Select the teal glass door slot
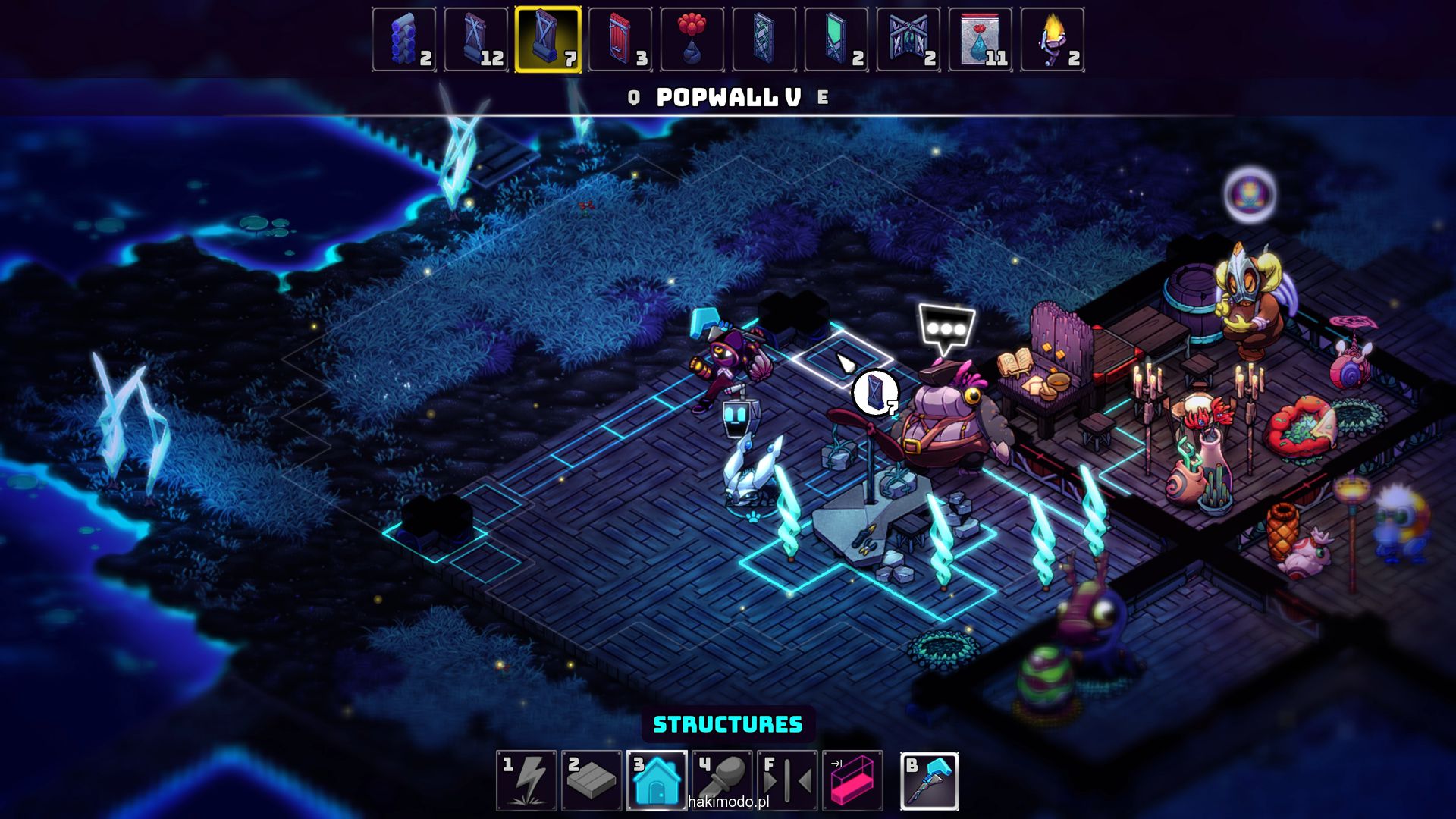This screenshot has width=1456, height=819. pyautogui.click(x=836, y=39)
